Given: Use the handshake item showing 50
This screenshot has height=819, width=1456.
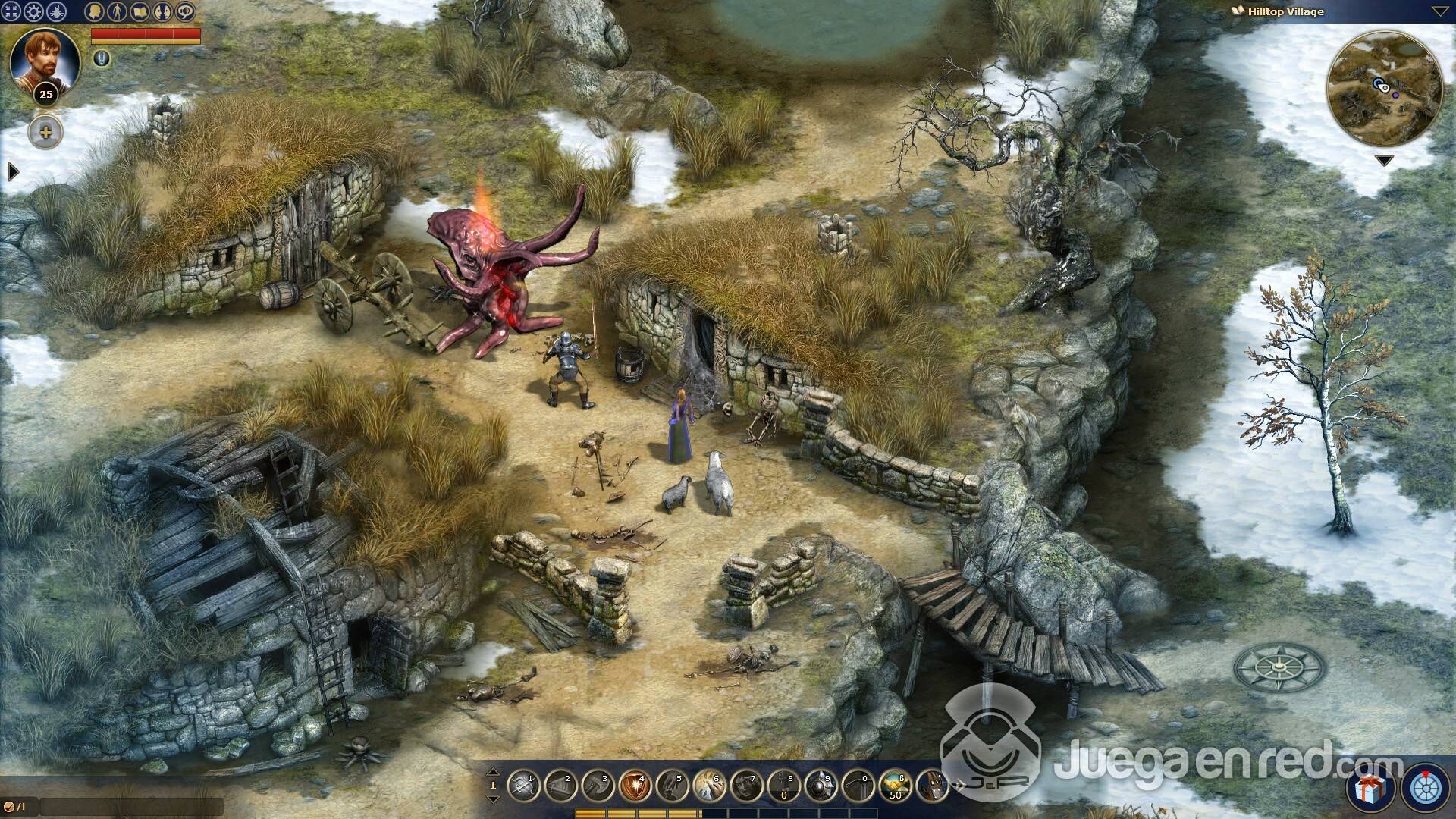Looking at the screenshot, I should (x=895, y=786).
